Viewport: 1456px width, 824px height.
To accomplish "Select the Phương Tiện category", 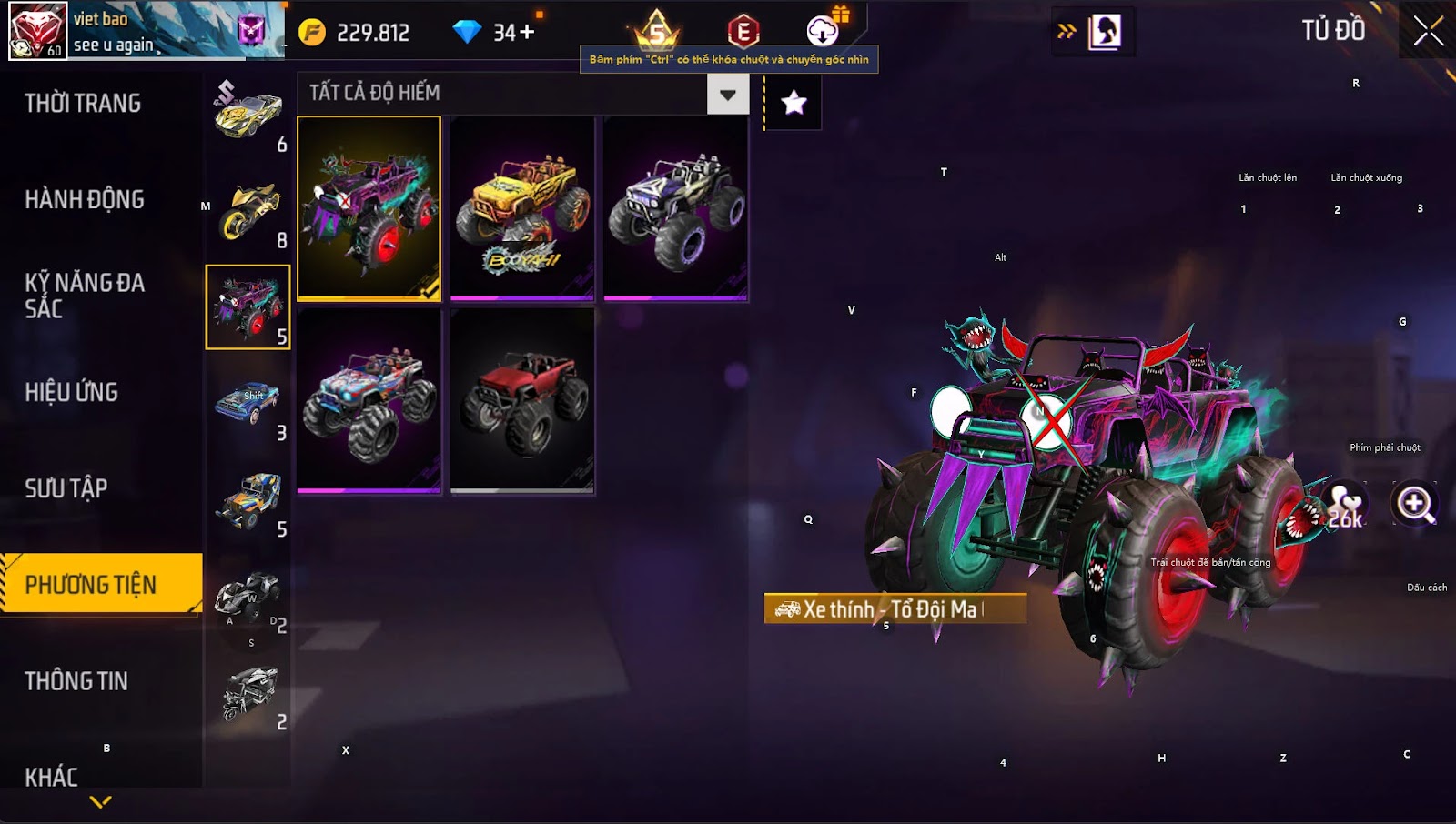I will point(91,584).
